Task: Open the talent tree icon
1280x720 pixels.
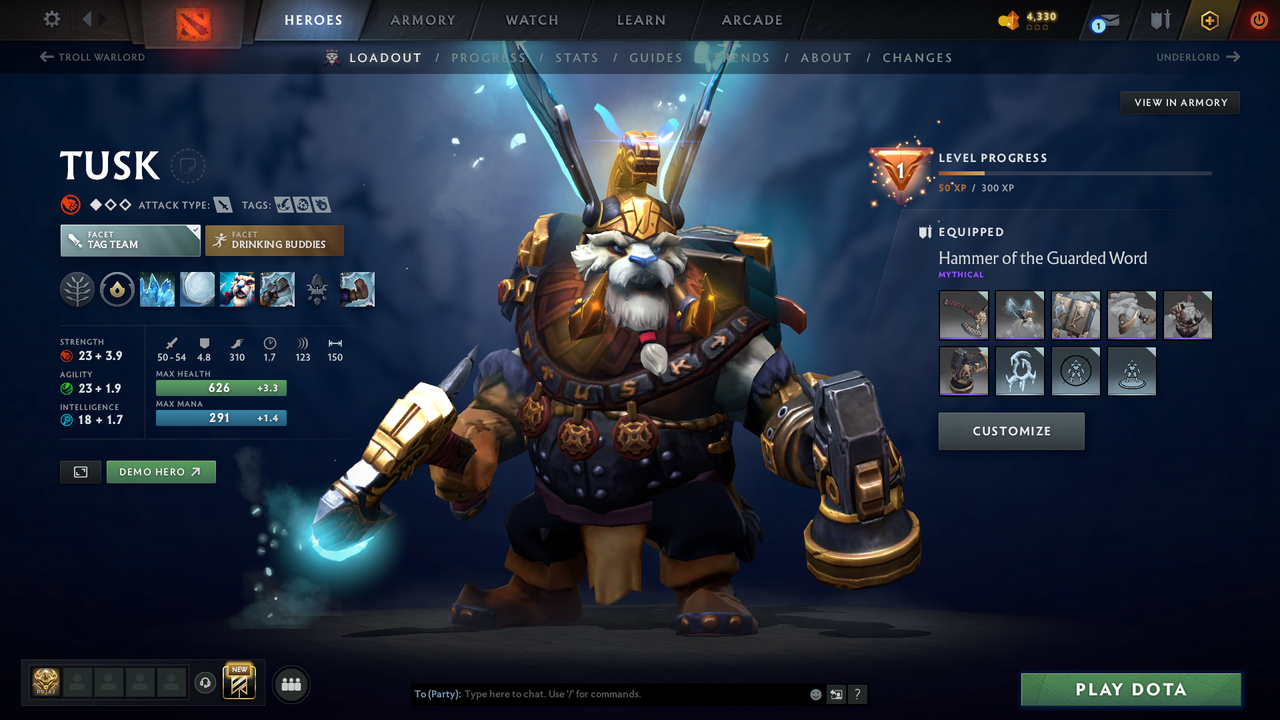Action: 77,289
